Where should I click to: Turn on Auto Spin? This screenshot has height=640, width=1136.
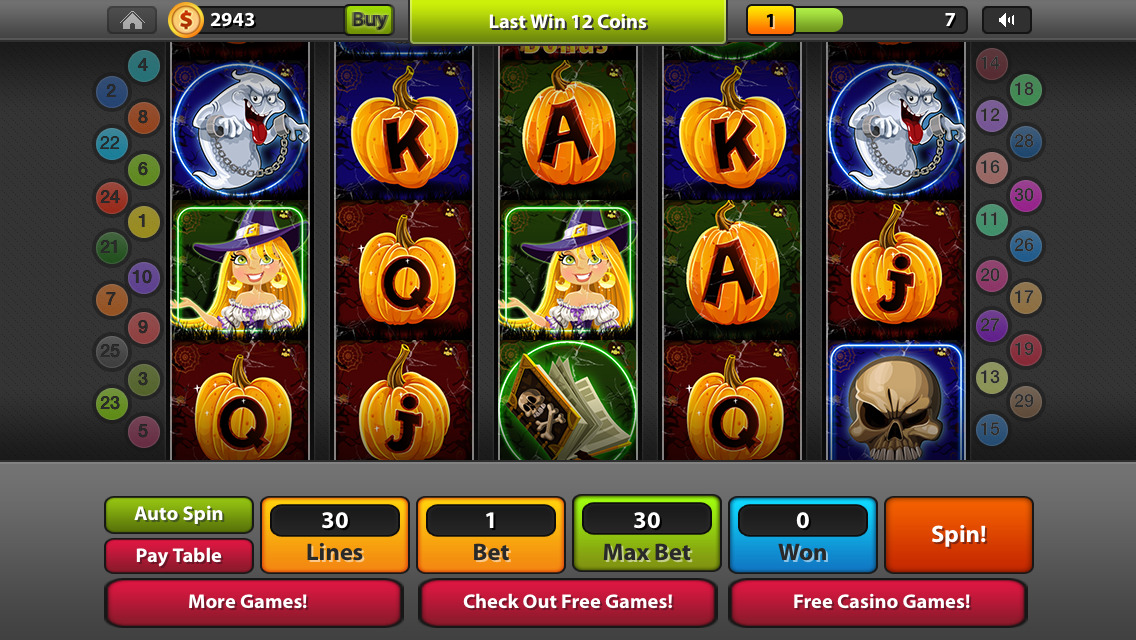tap(179, 514)
